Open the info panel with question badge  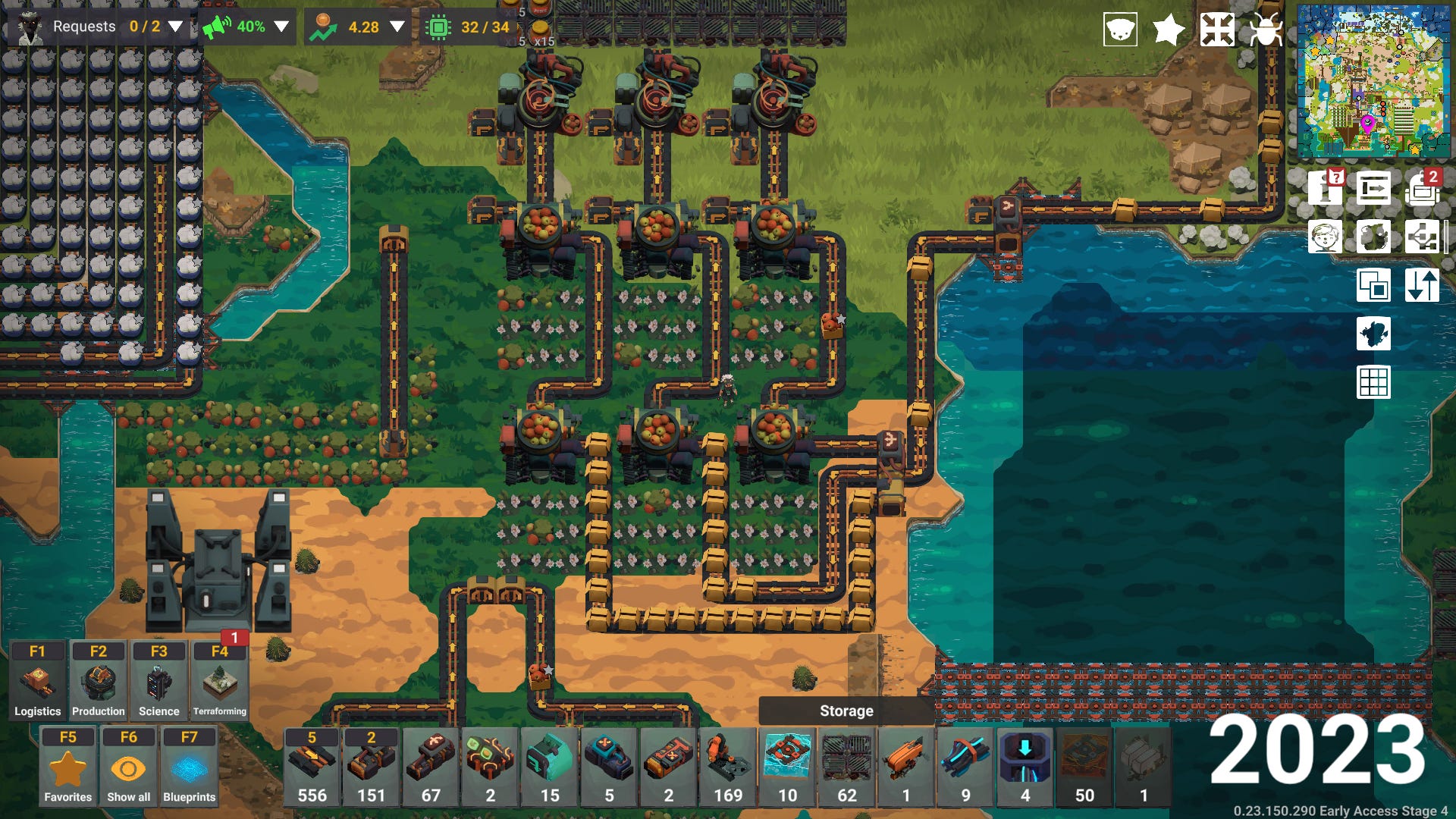pos(1325,188)
